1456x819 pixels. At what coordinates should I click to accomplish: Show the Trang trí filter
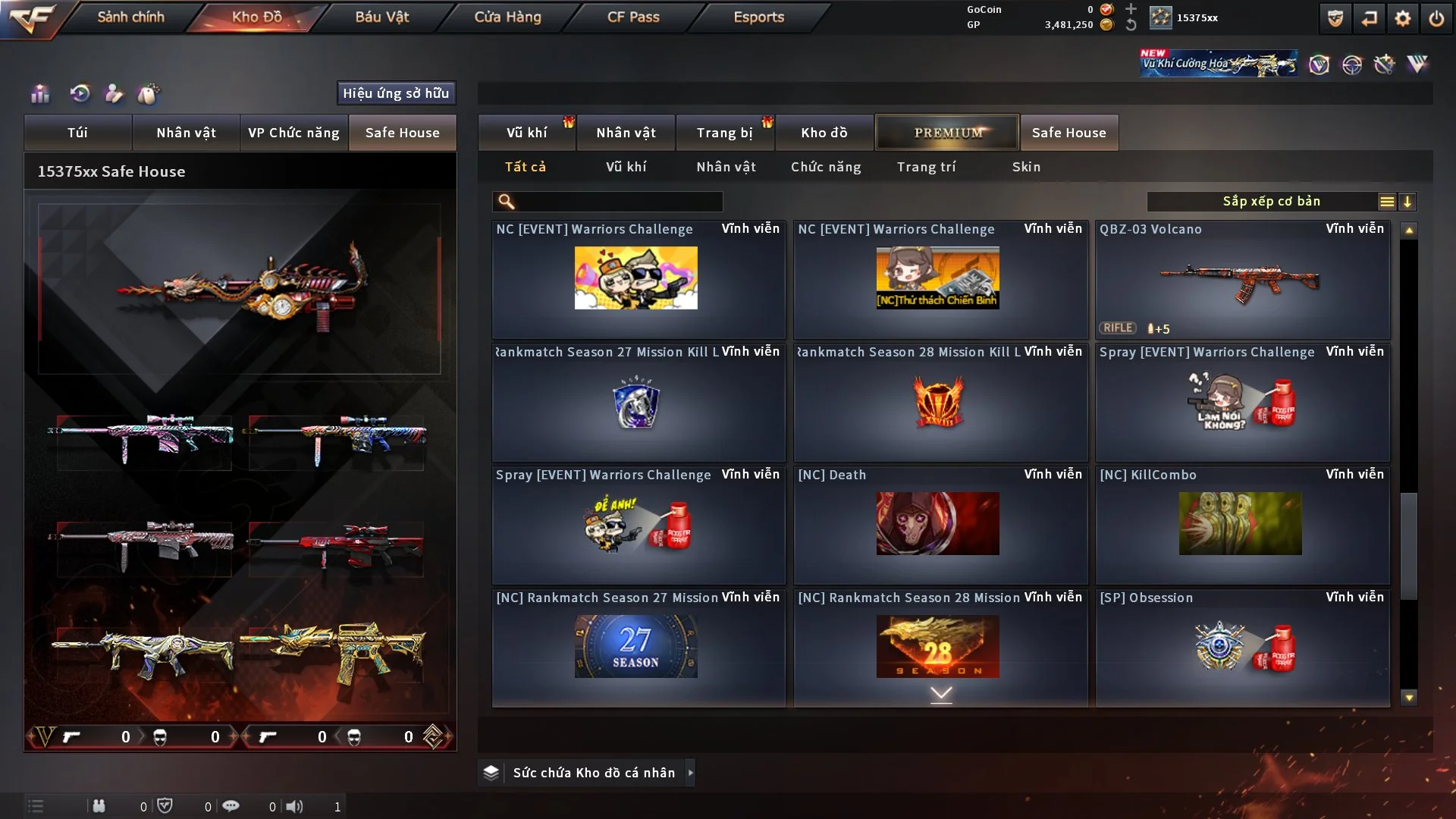coord(926,167)
